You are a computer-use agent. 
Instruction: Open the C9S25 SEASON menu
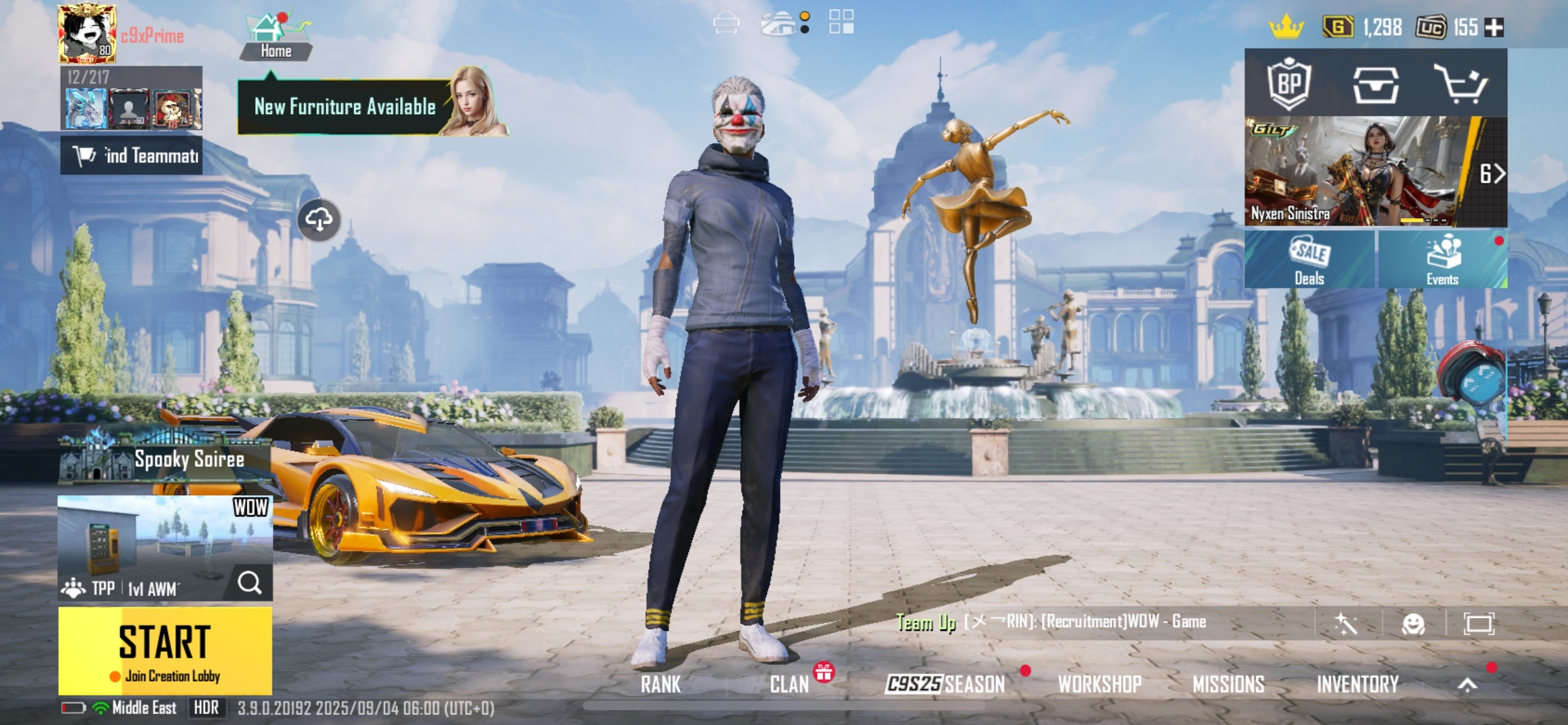[x=945, y=684]
